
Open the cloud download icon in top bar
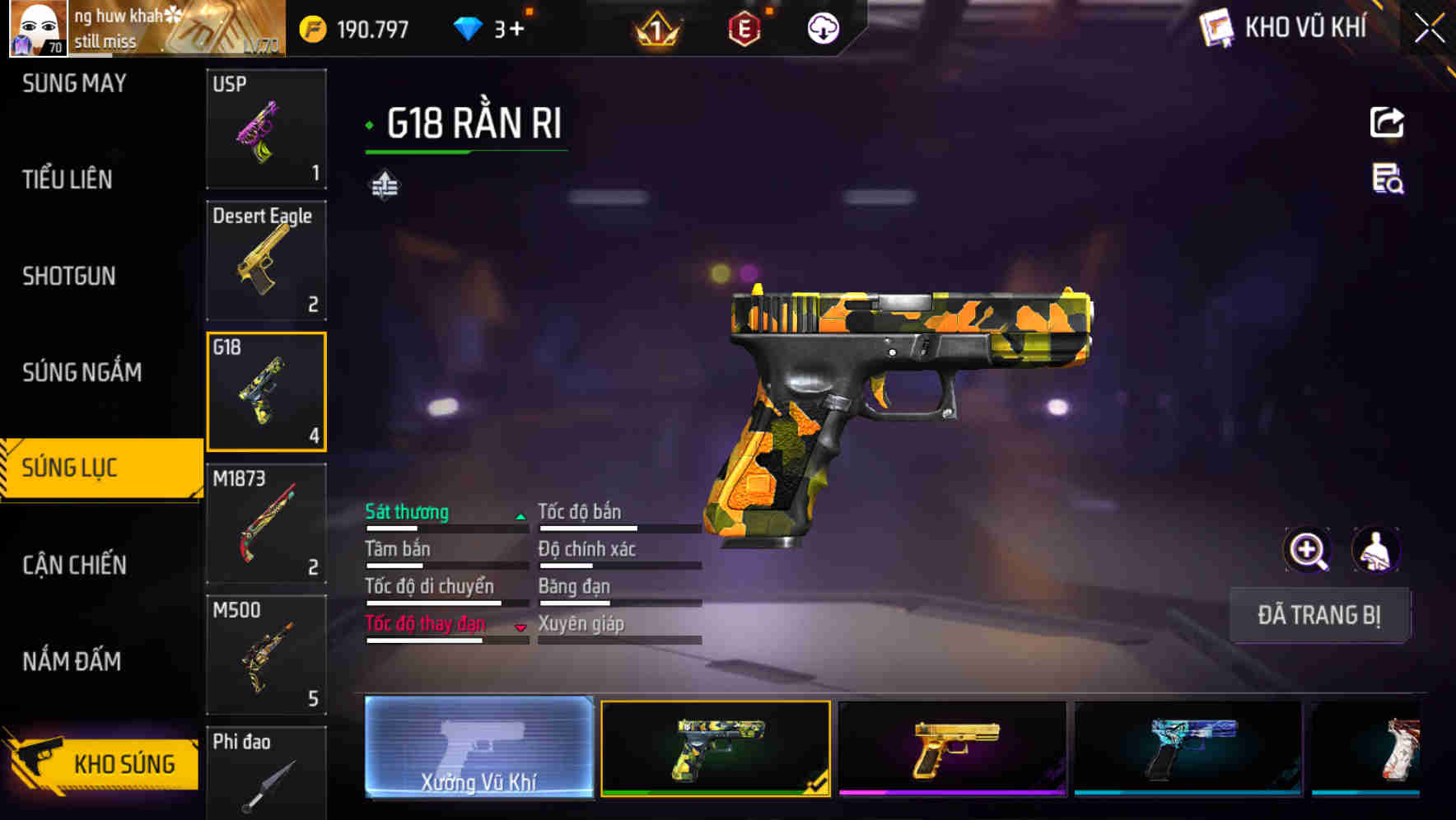(x=822, y=27)
